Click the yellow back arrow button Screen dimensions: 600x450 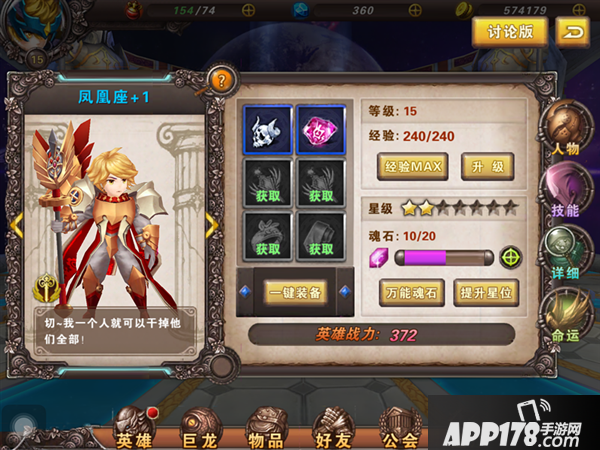[570, 31]
